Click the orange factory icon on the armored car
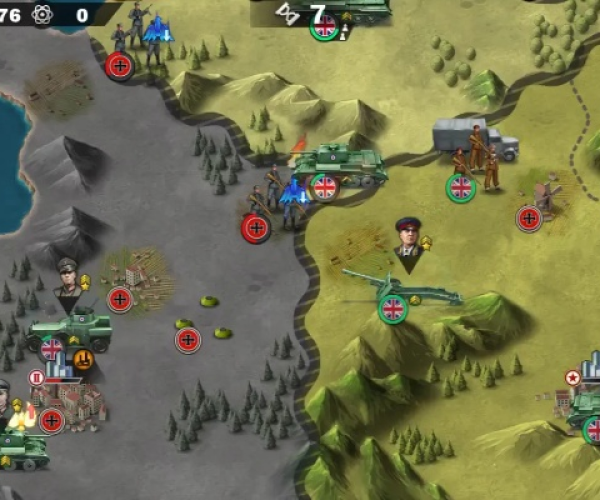 coord(83,358)
